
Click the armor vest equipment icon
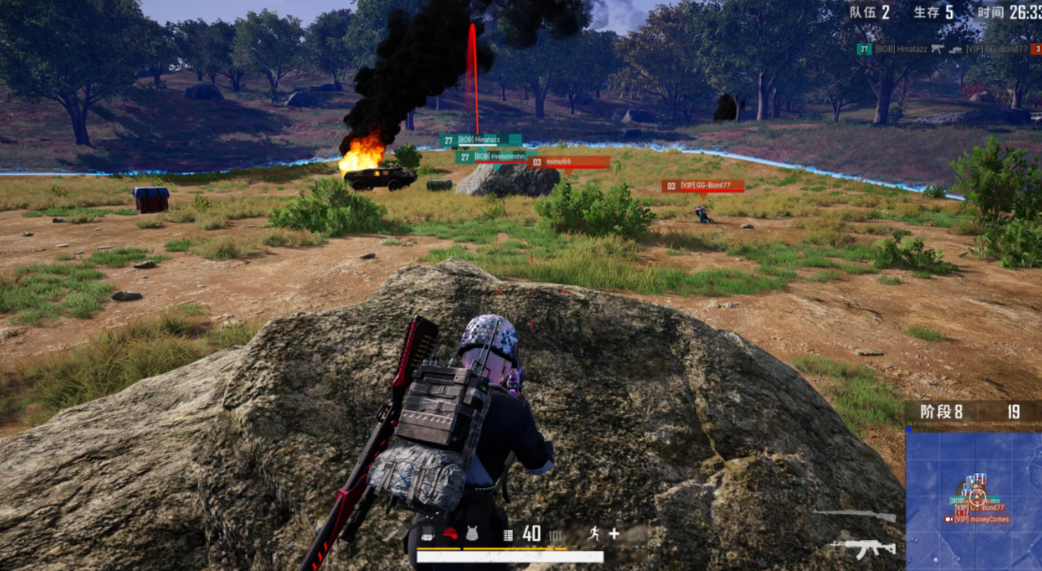tap(471, 534)
